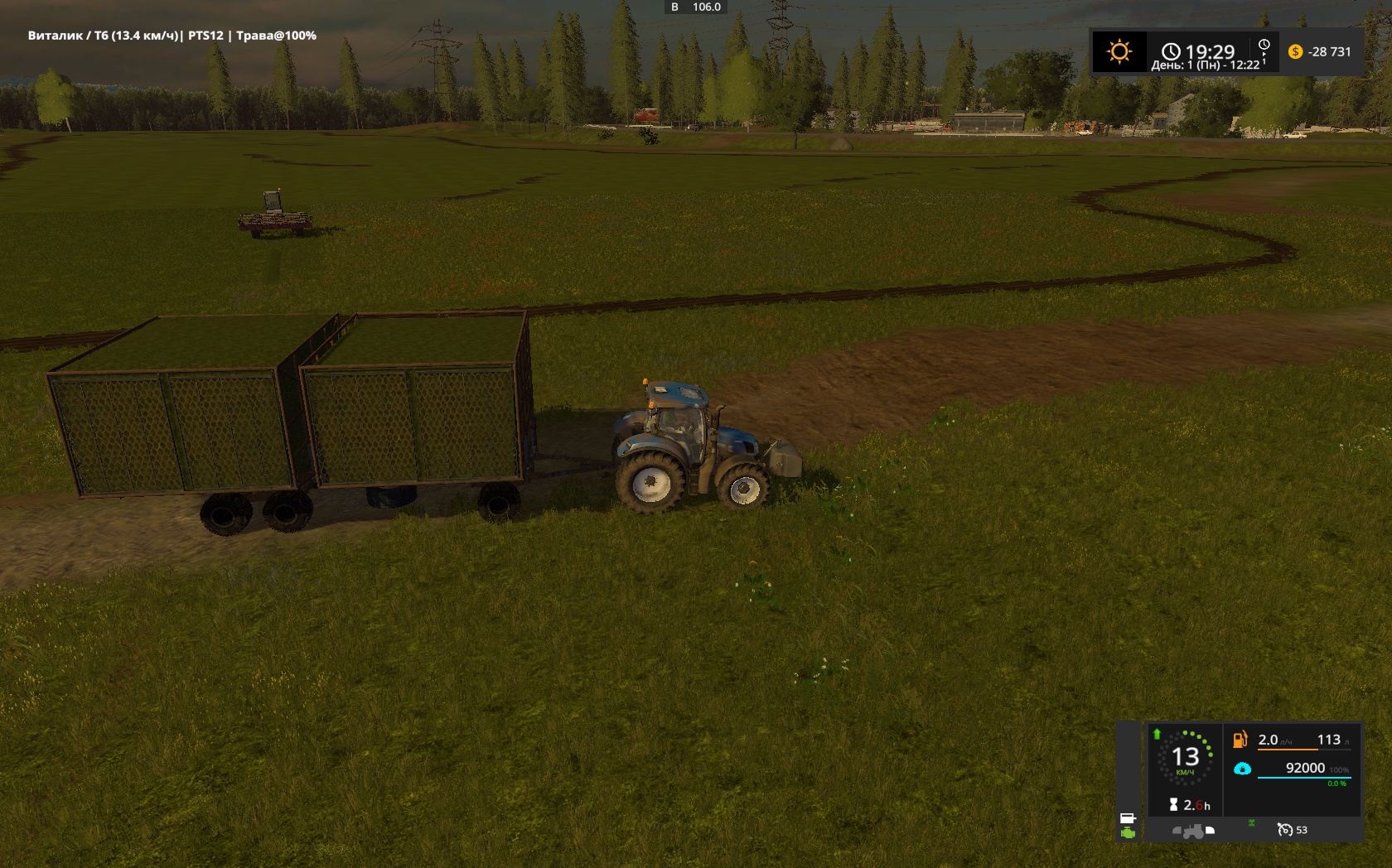Click the orange fuel pump icon

click(1240, 740)
